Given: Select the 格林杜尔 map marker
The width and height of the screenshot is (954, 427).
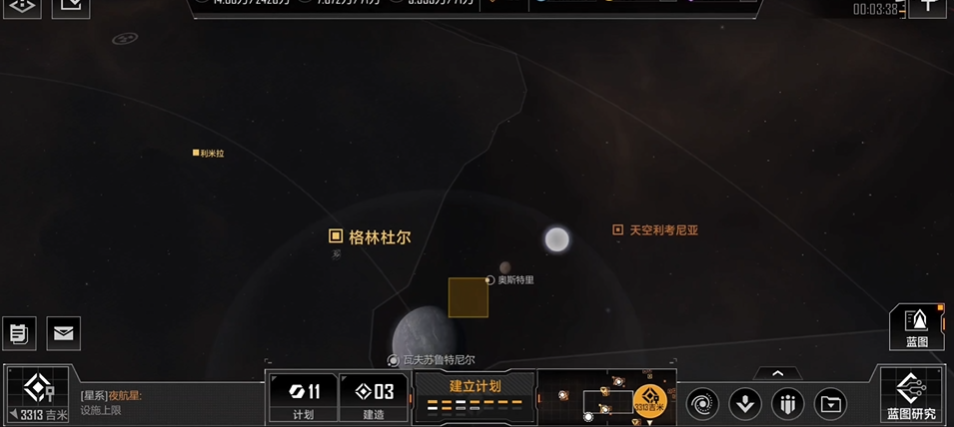Looking at the screenshot, I should [x=370, y=237].
